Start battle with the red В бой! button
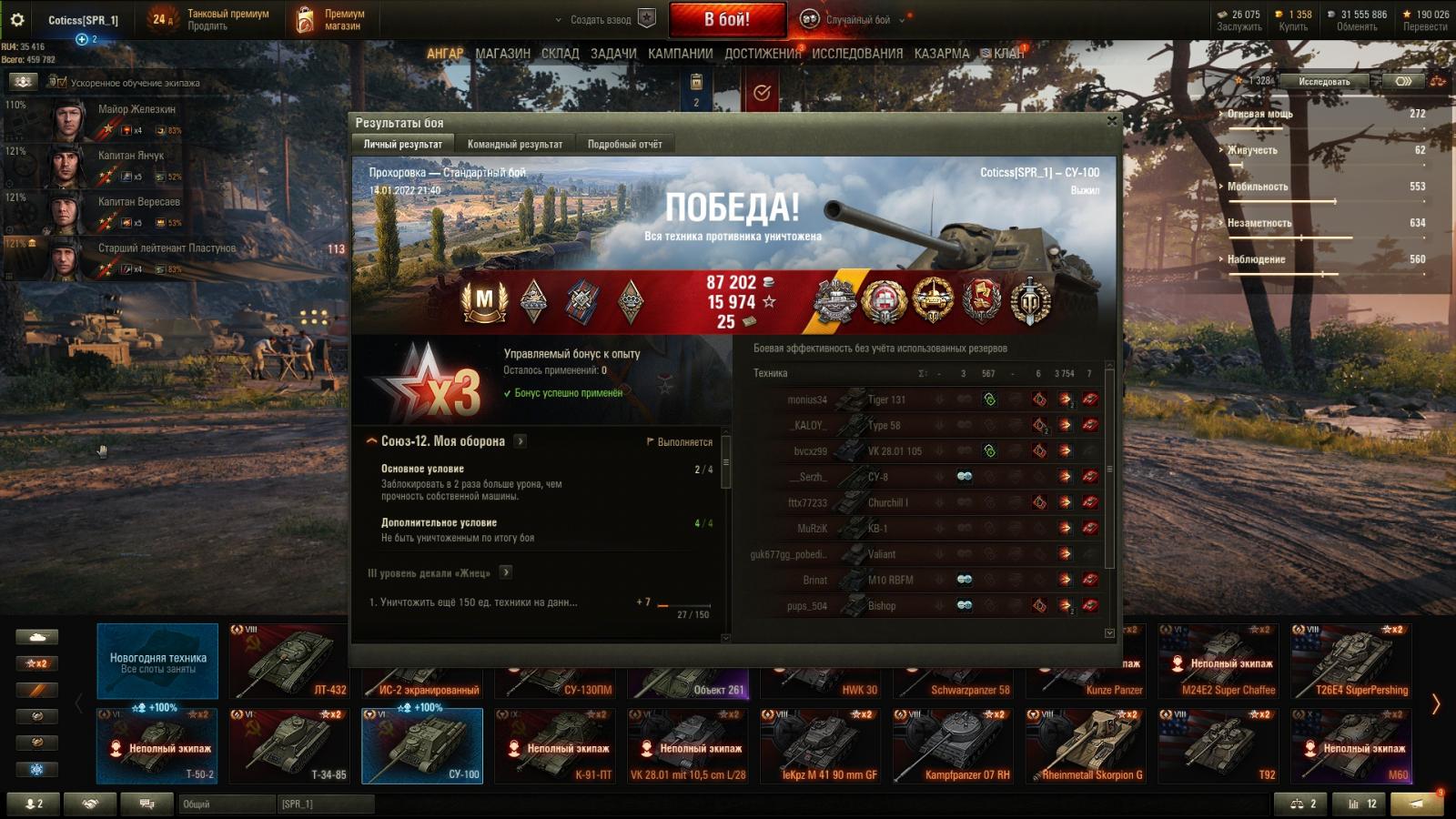The height and width of the screenshot is (819, 1456). (727, 19)
